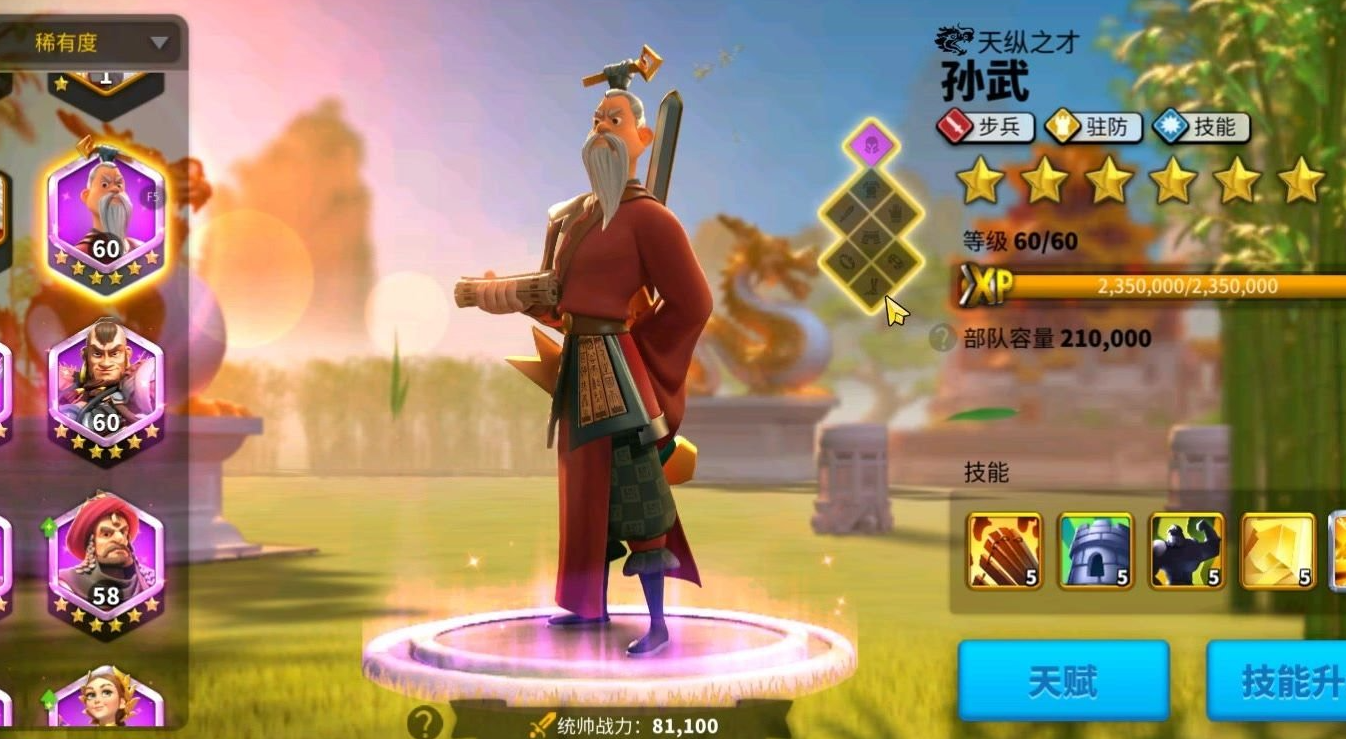Open the gloves equipment slot
Screen dimensions: 1346x739
(x=894, y=214)
